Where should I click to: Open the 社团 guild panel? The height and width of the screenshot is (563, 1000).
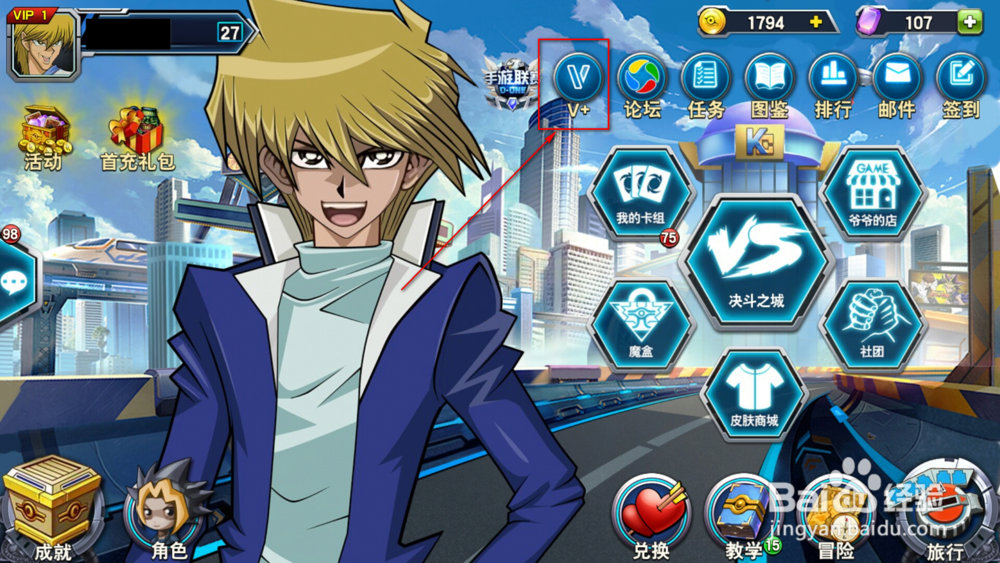[x=871, y=325]
